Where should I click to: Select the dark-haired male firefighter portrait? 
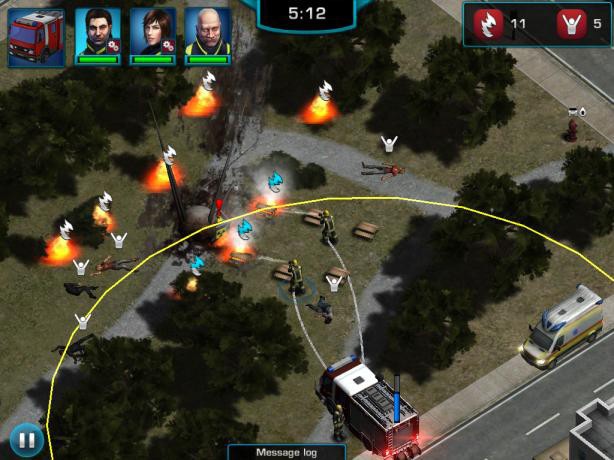point(97,32)
